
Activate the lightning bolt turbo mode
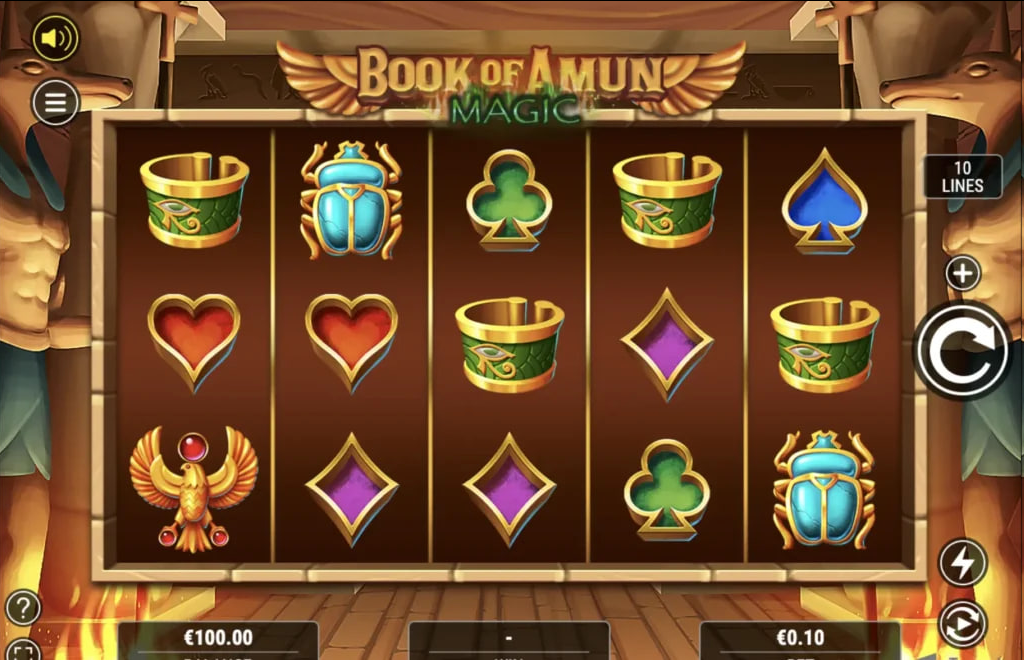click(963, 563)
